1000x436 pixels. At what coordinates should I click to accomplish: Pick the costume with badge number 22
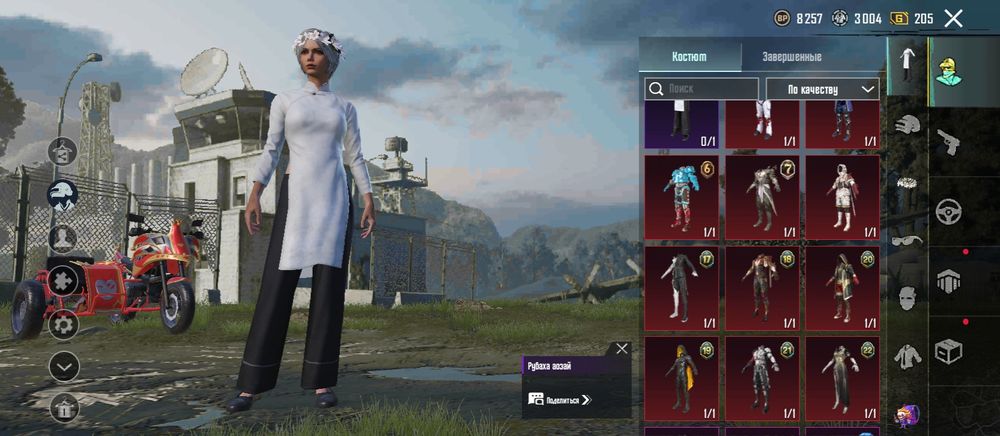842,378
